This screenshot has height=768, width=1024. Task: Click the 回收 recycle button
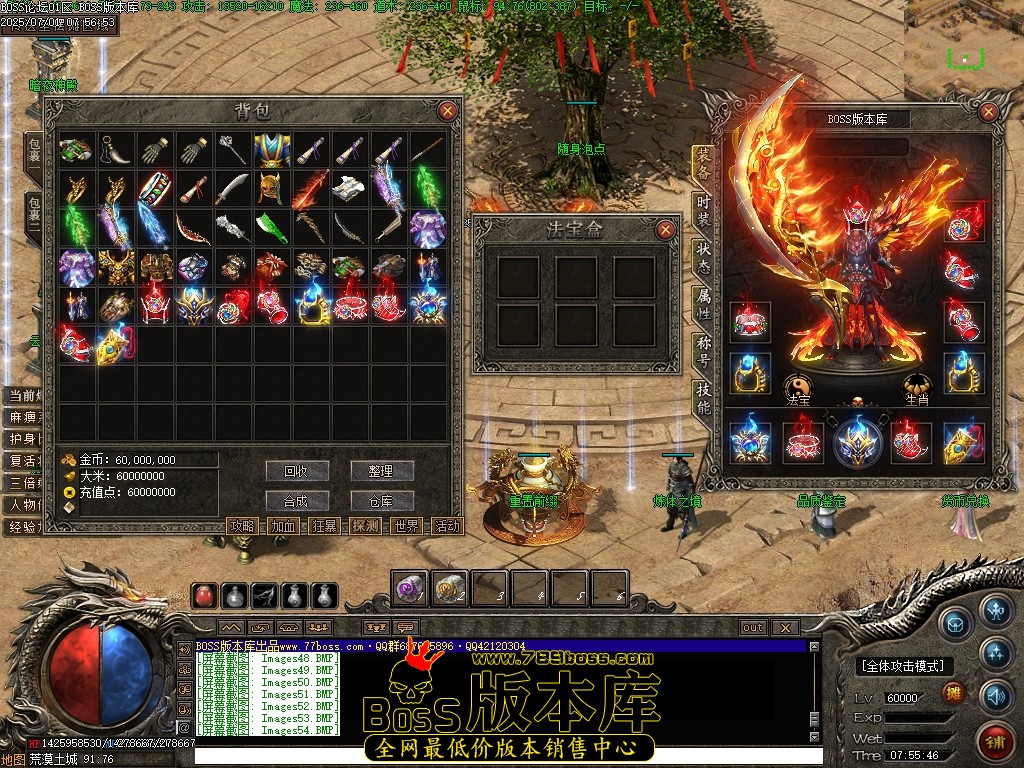297,470
